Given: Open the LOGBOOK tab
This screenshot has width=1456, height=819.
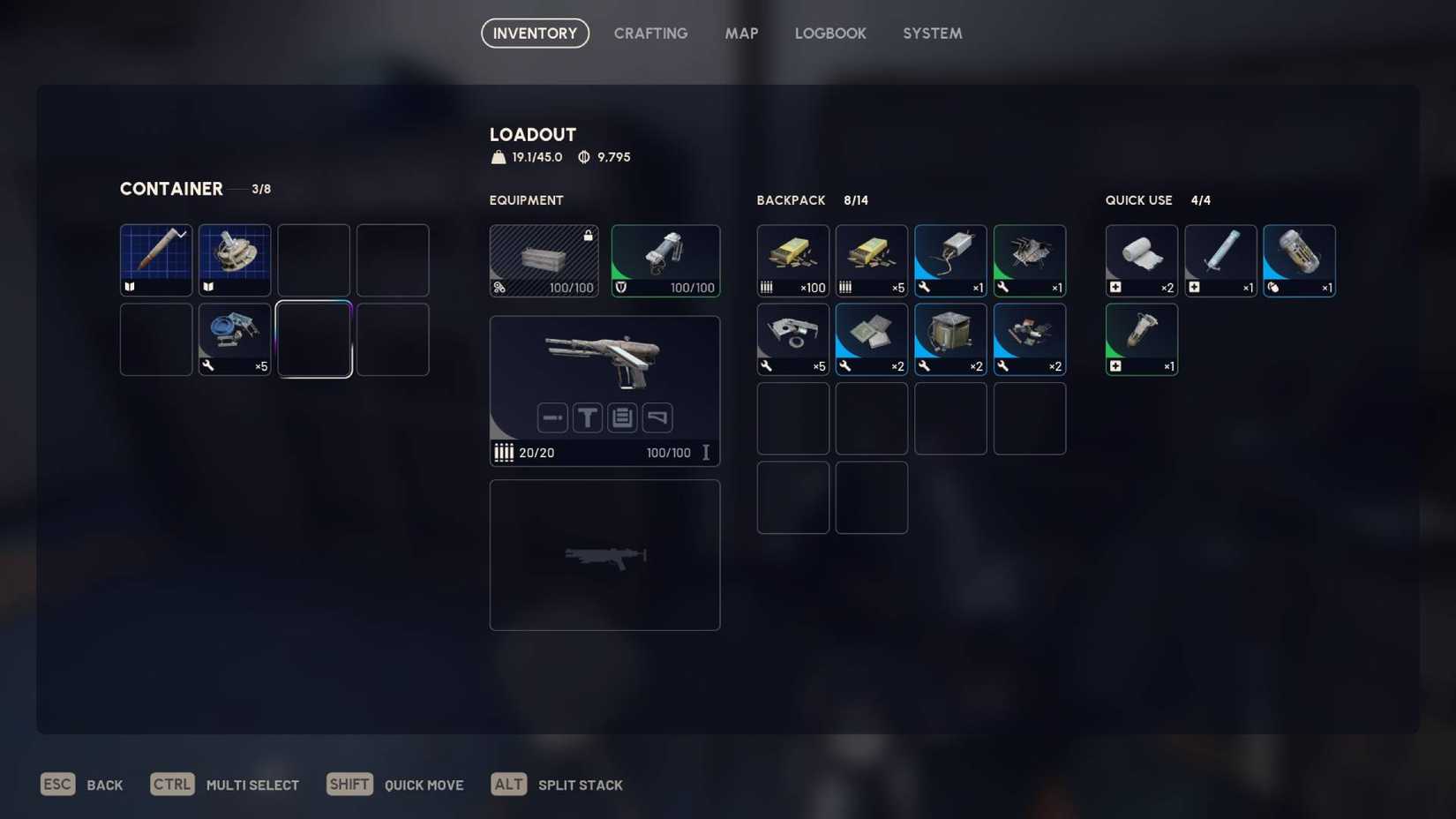Looking at the screenshot, I should click(830, 33).
